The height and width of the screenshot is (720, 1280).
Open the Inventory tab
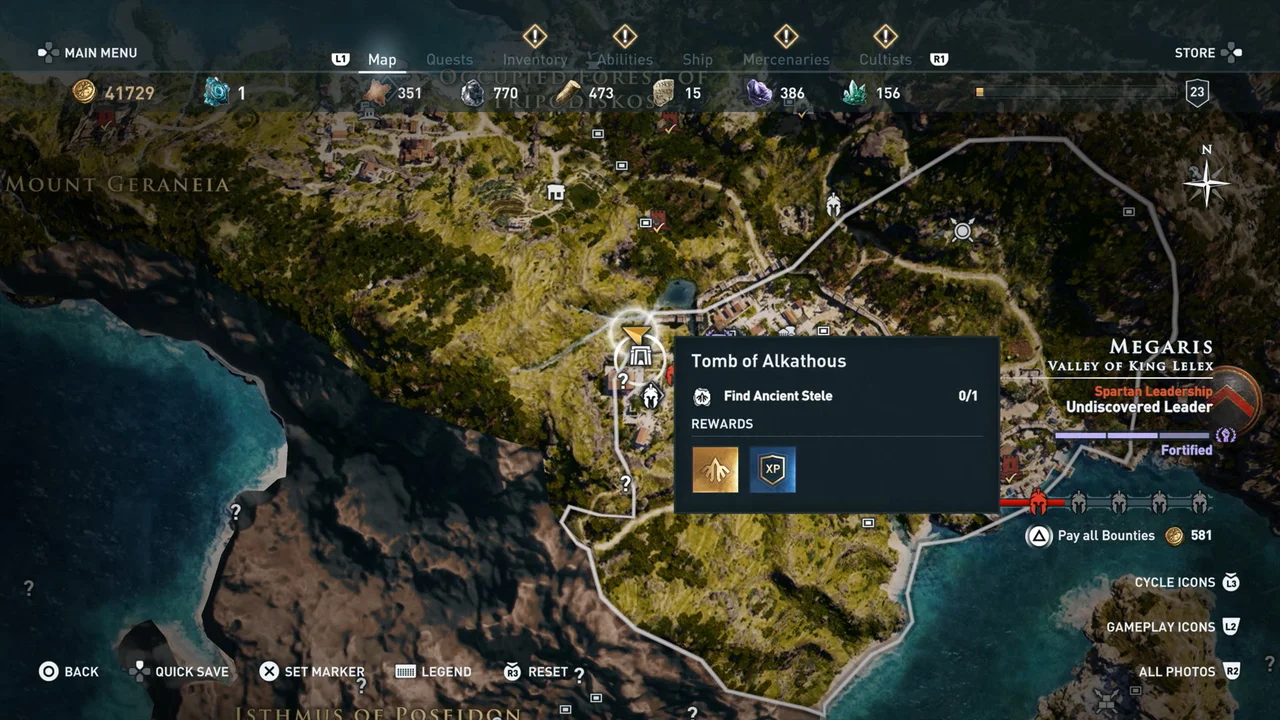535,60
